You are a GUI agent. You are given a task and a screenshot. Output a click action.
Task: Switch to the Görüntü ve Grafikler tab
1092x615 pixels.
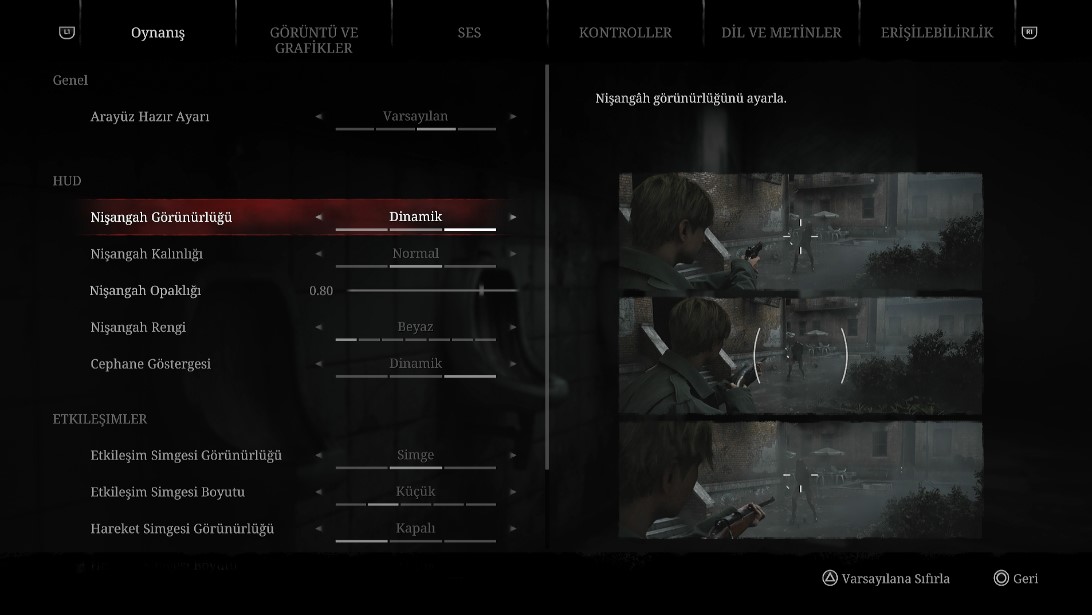pos(313,40)
